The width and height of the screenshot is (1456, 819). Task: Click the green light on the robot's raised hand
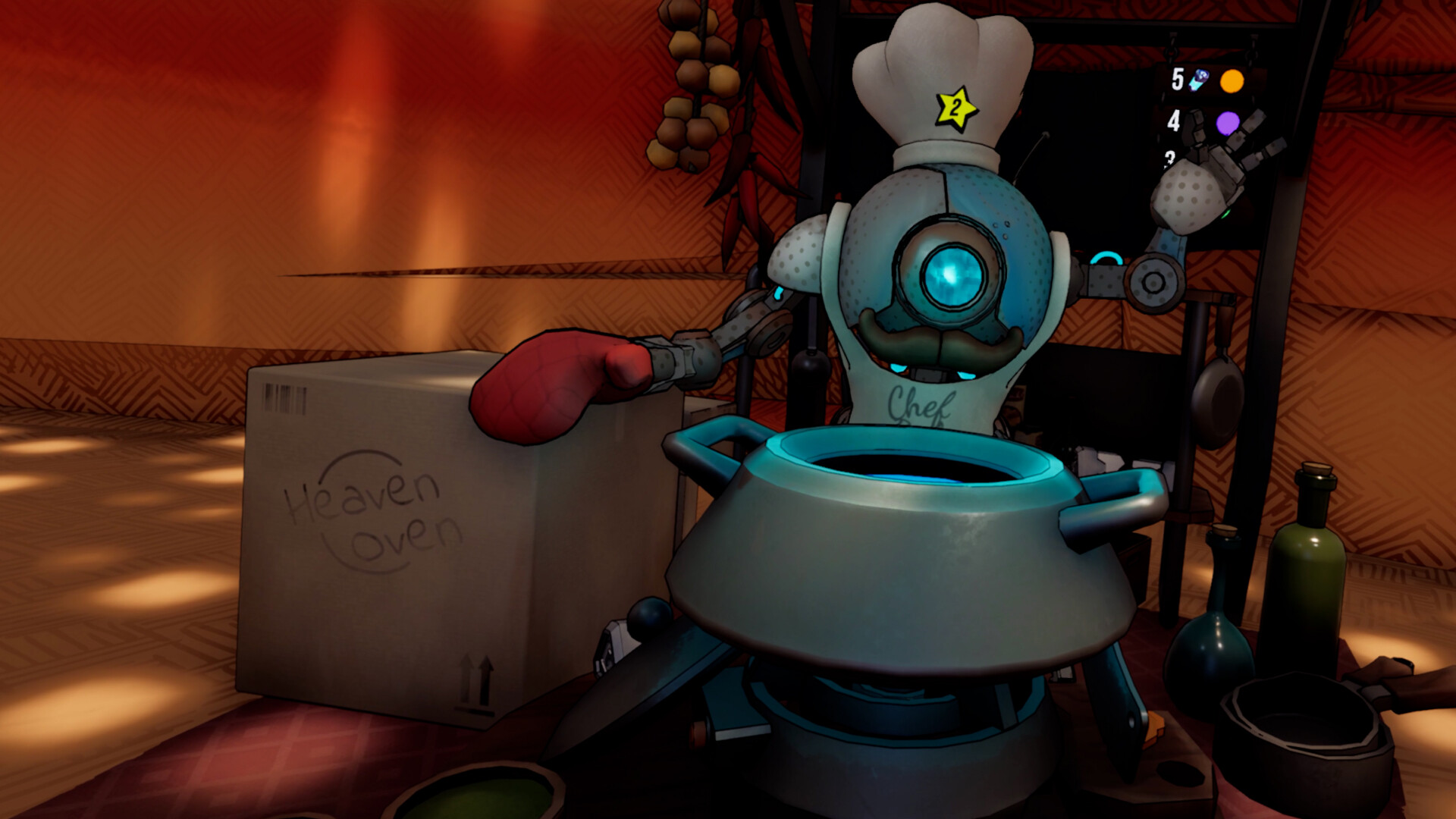tap(1225, 215)
